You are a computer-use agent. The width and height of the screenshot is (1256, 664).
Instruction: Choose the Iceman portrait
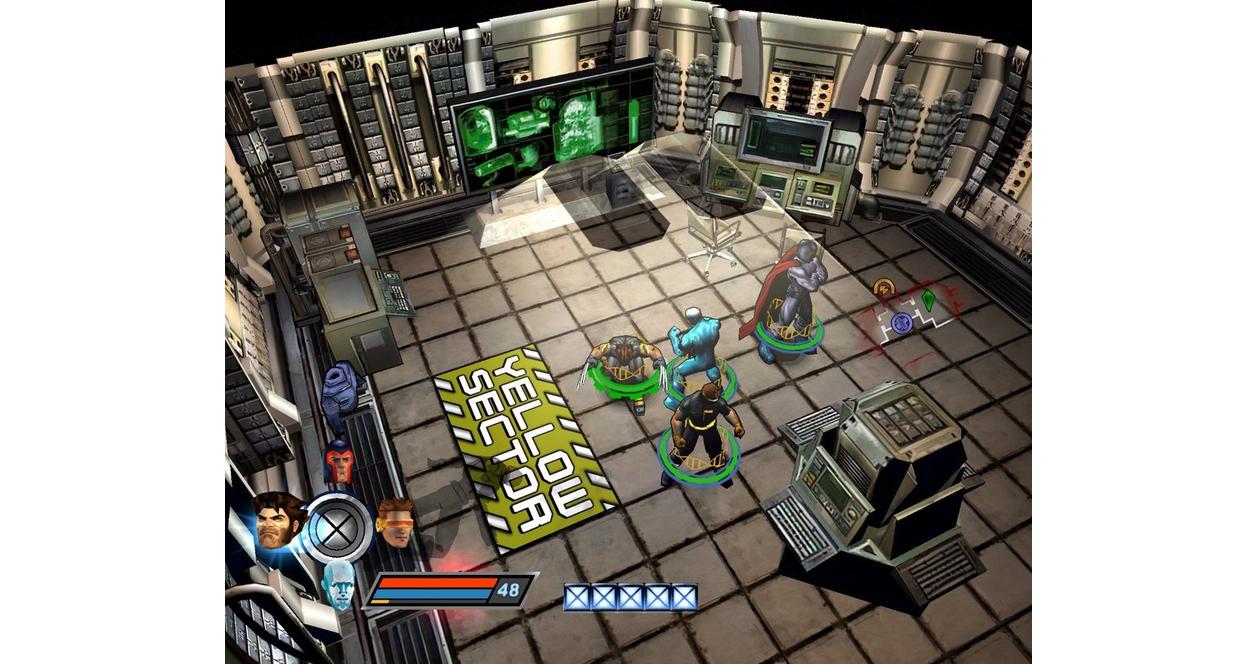[340, 584]
